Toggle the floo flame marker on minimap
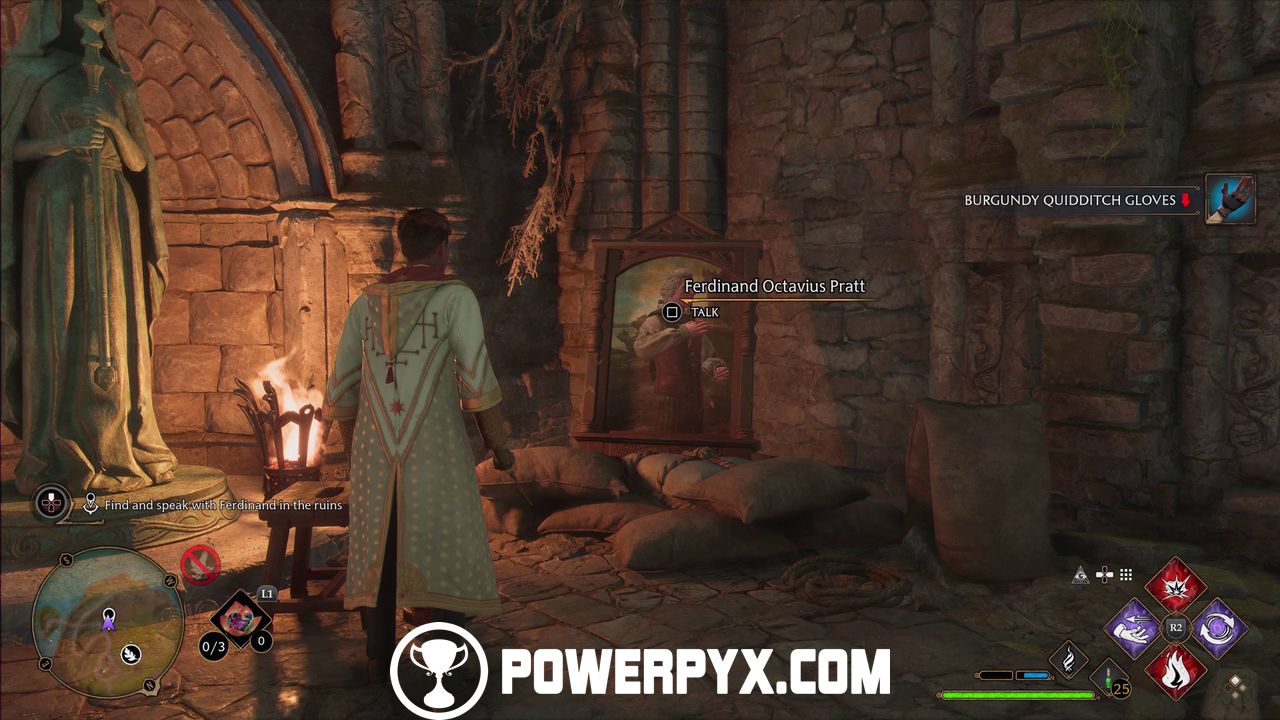 click(x=130, y=653)
